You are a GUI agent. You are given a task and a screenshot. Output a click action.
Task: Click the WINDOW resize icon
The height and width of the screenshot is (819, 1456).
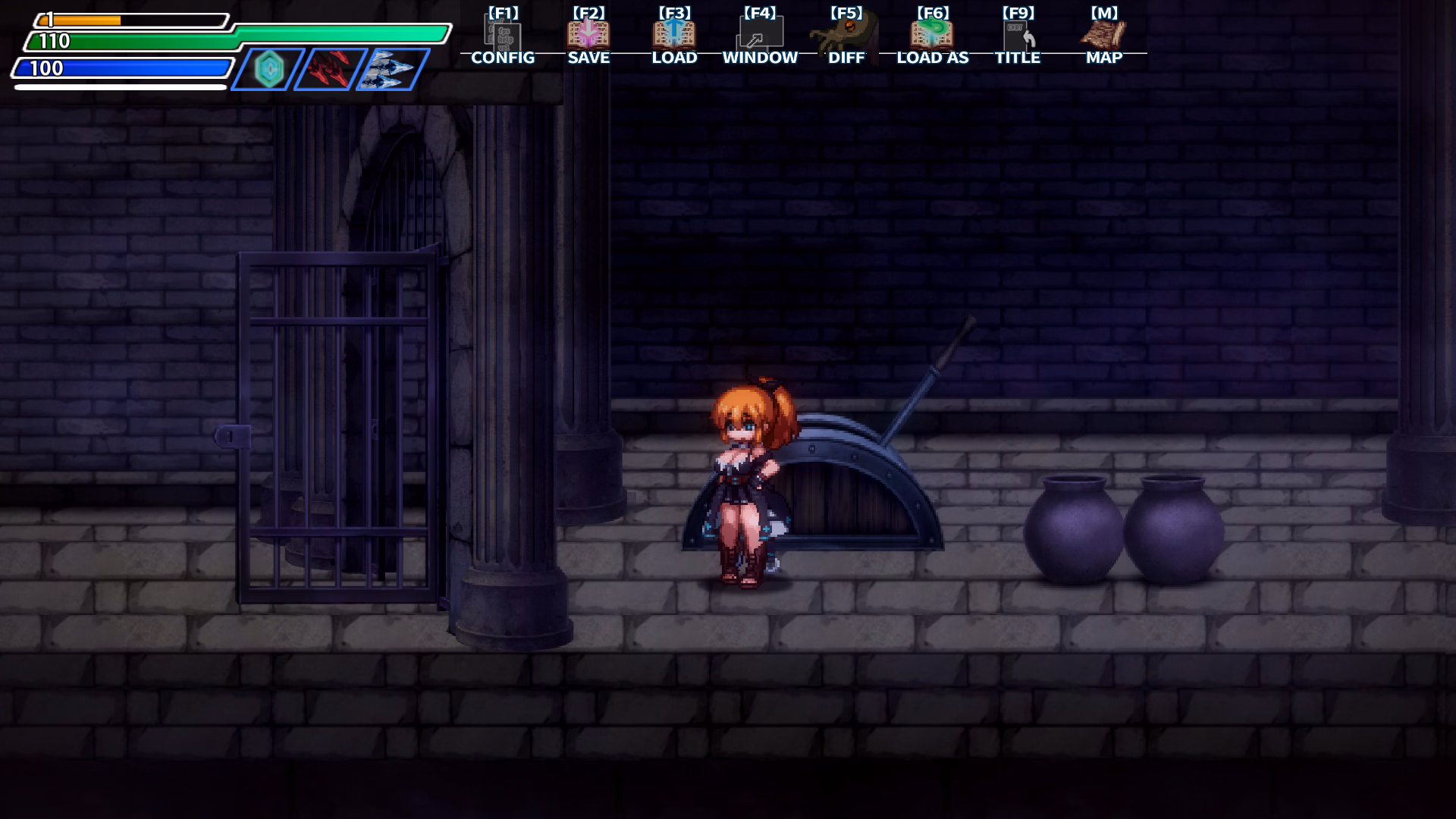click(x=760, y=33)
